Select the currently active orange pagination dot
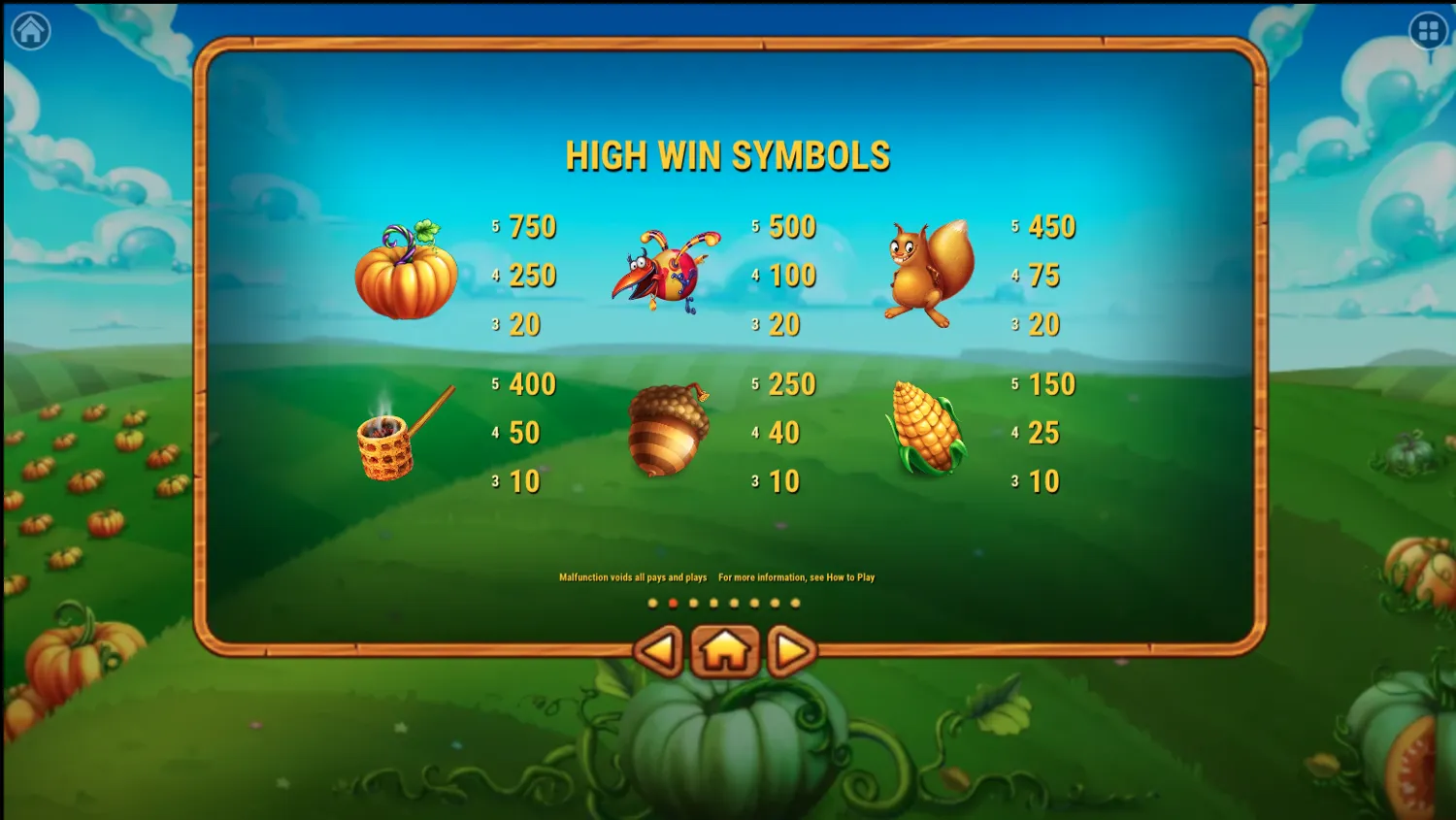Screen dimensions: 1456x820 click(x=673, y=602)
